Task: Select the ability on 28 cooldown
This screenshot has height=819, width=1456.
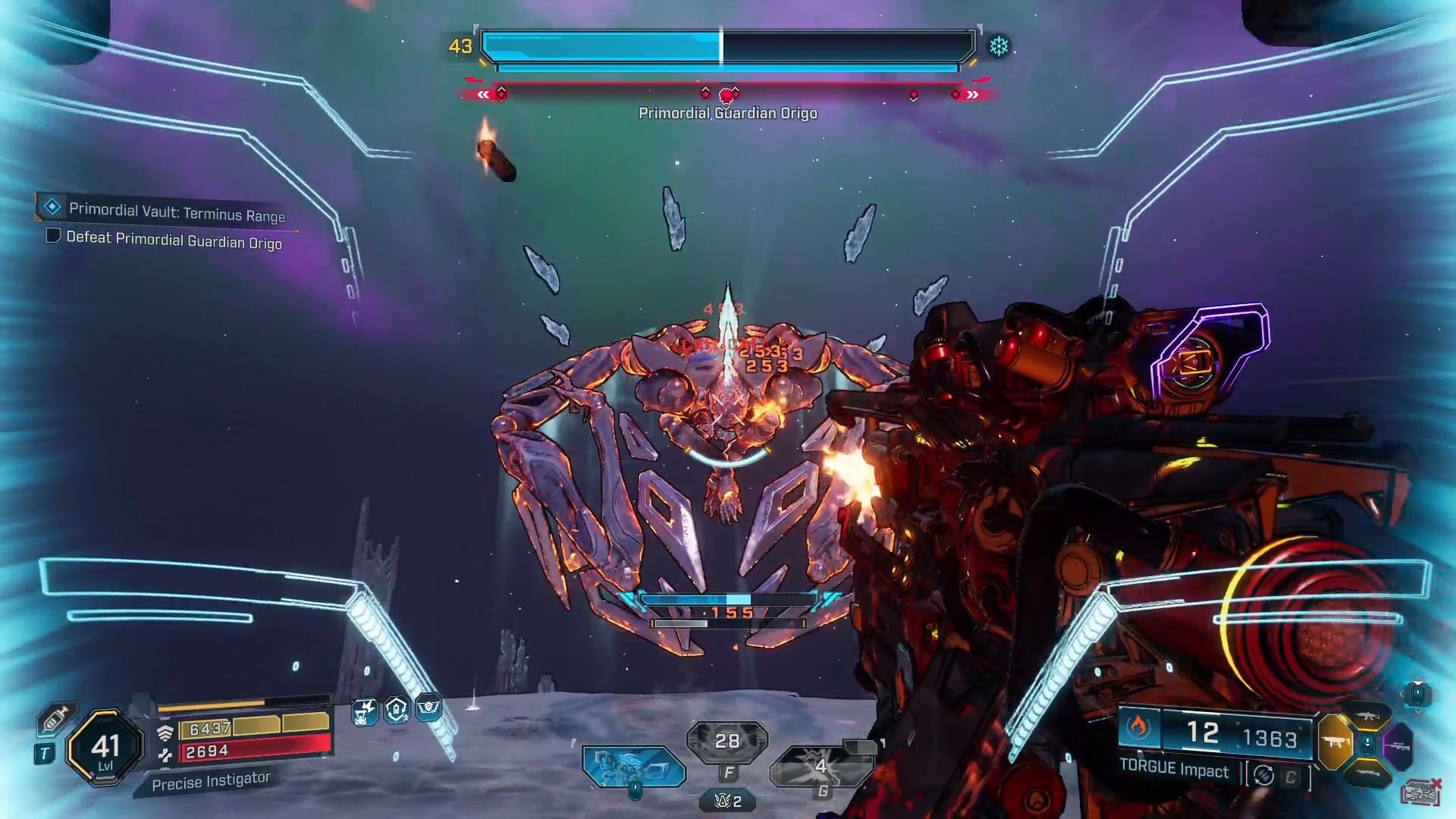Action: (726, 740)
